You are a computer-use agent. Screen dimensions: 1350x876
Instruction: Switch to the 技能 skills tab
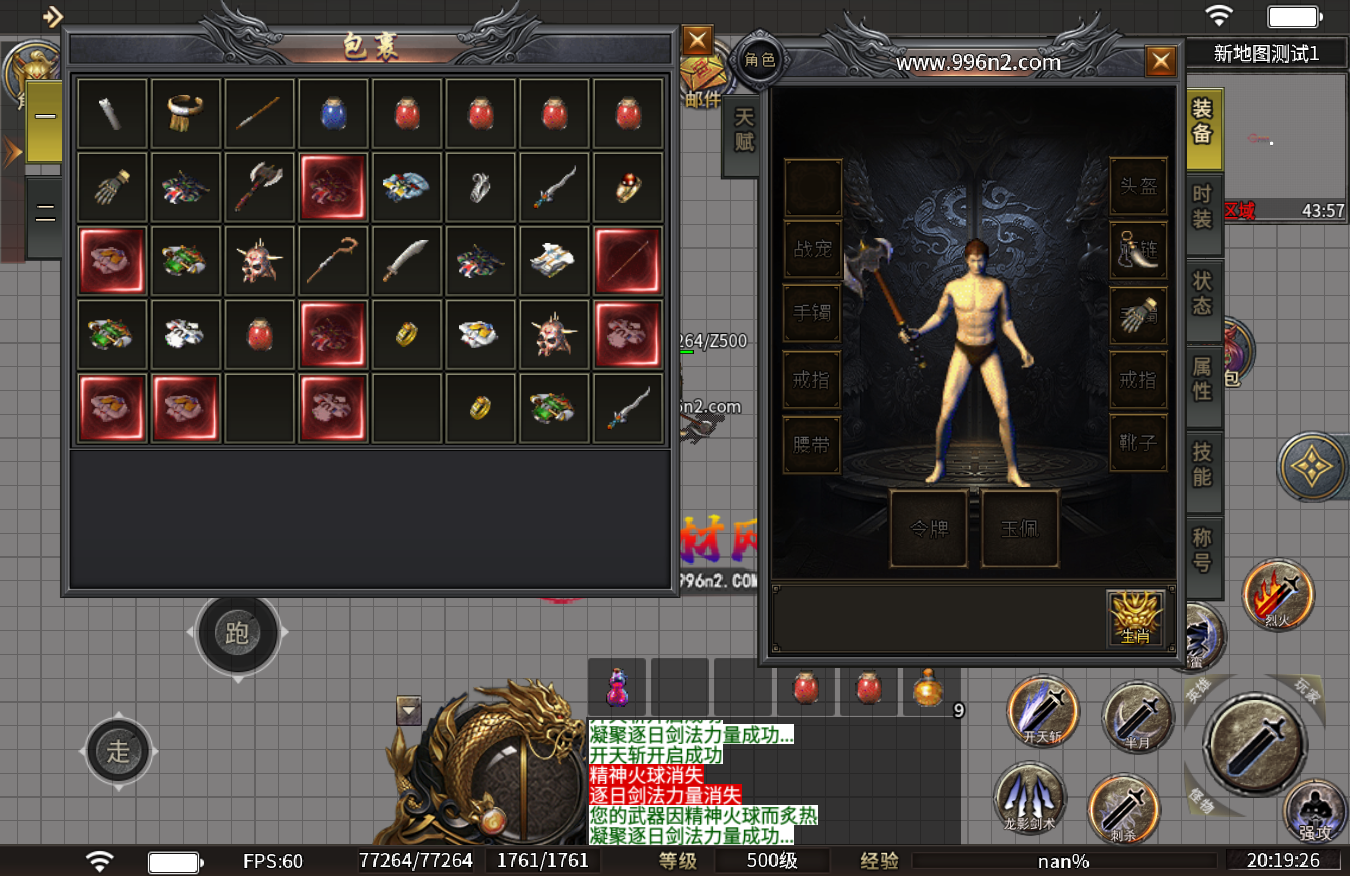(x=1202, y=465)
